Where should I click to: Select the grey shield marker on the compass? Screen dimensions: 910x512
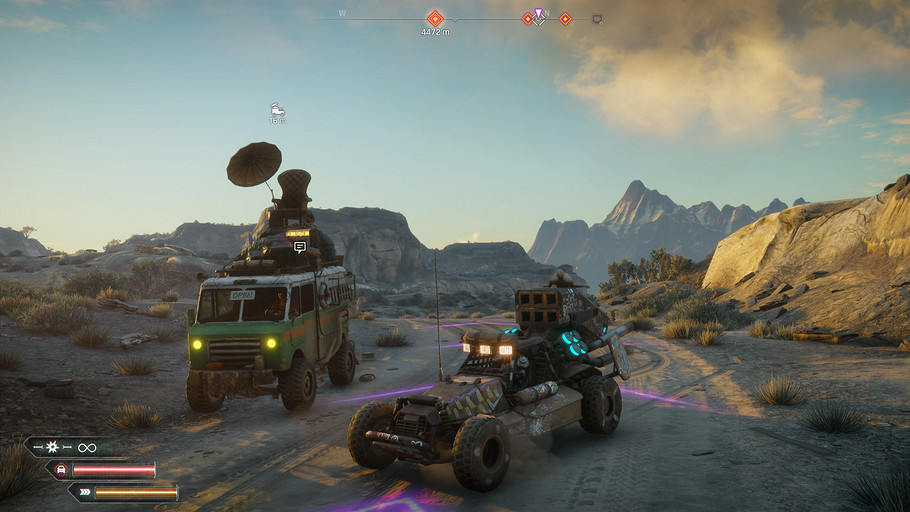tap(597, 18)
